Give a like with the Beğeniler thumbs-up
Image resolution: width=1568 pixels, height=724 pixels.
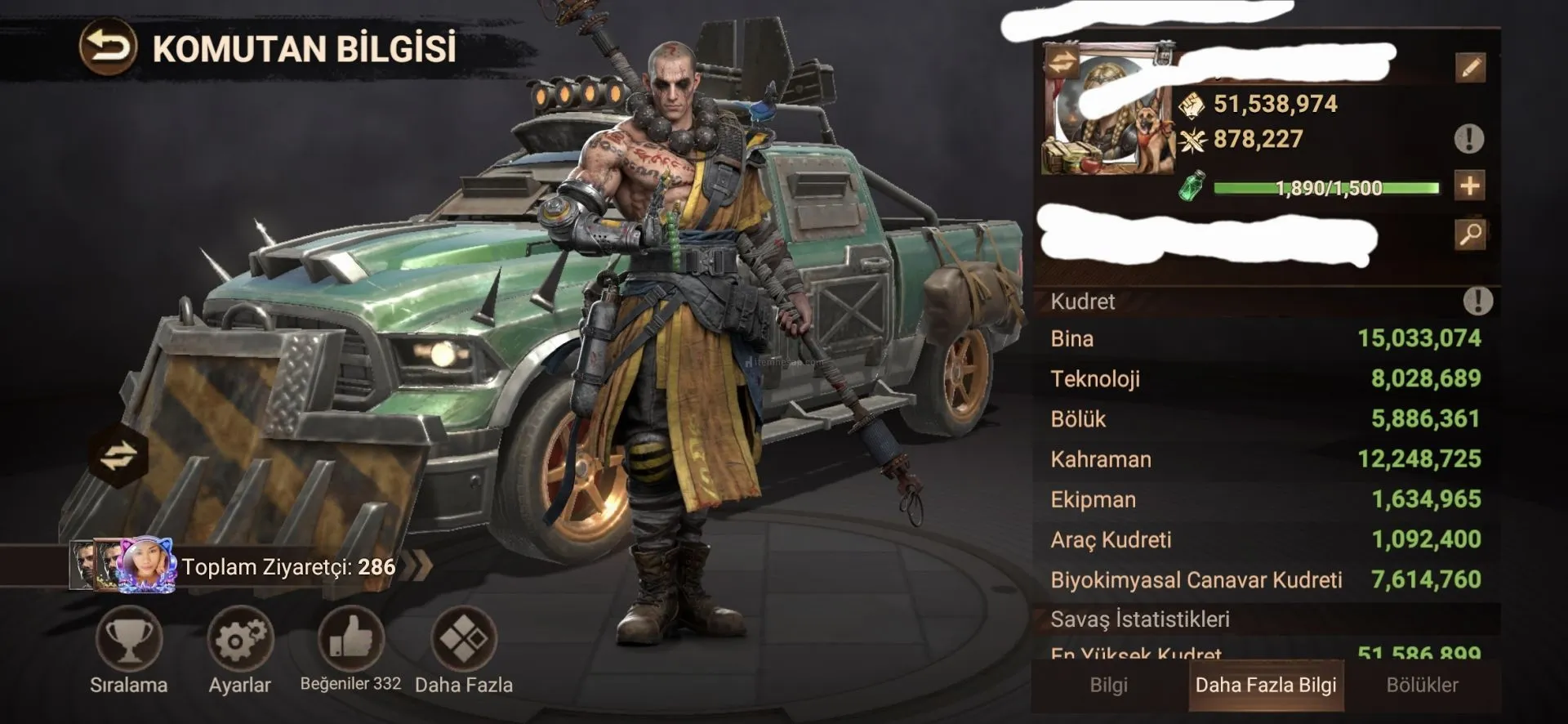click(350, 638)
